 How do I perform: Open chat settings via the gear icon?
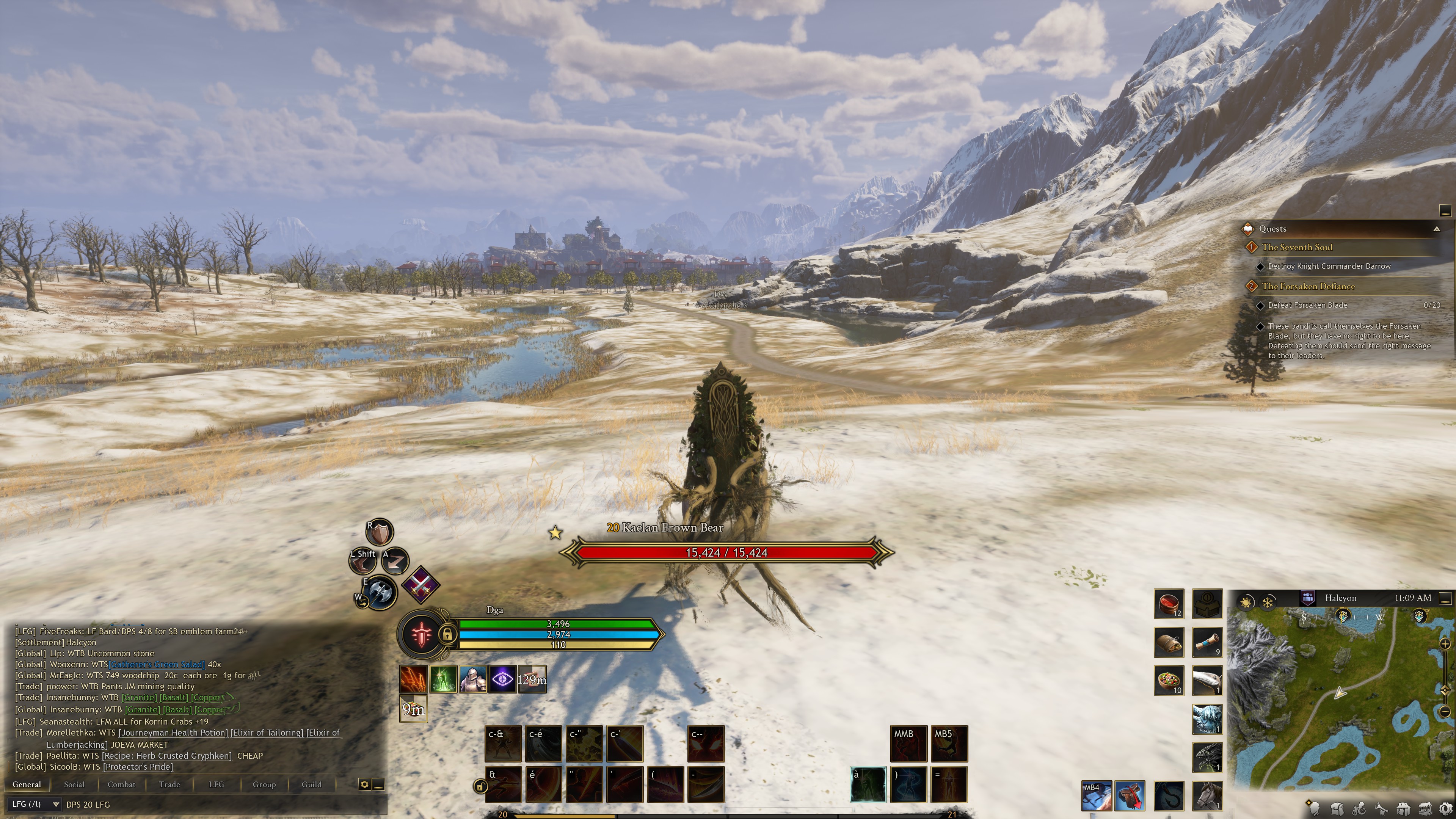(364, 784)
